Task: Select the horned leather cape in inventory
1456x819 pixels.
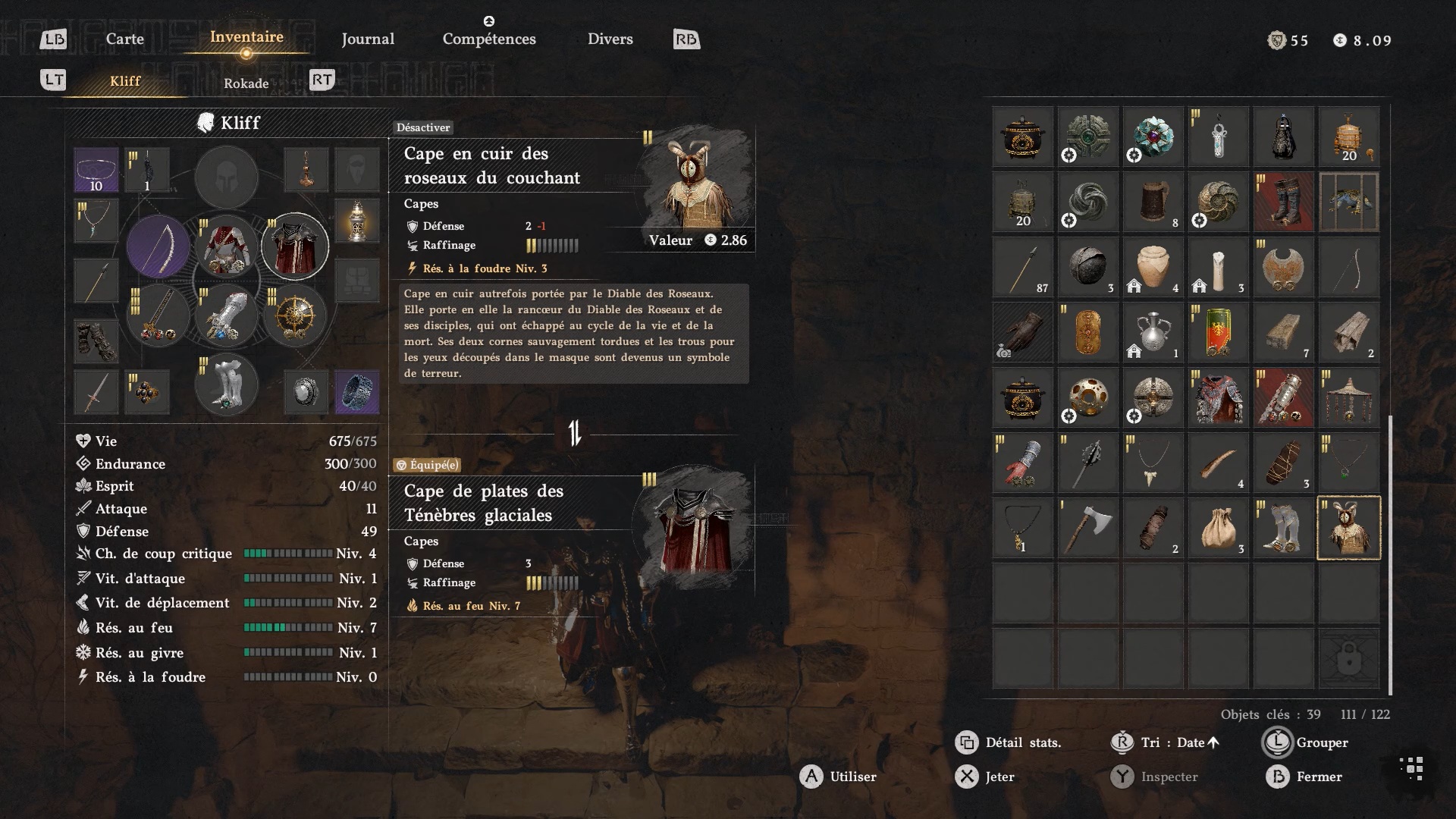Action: coord(1348,529)
